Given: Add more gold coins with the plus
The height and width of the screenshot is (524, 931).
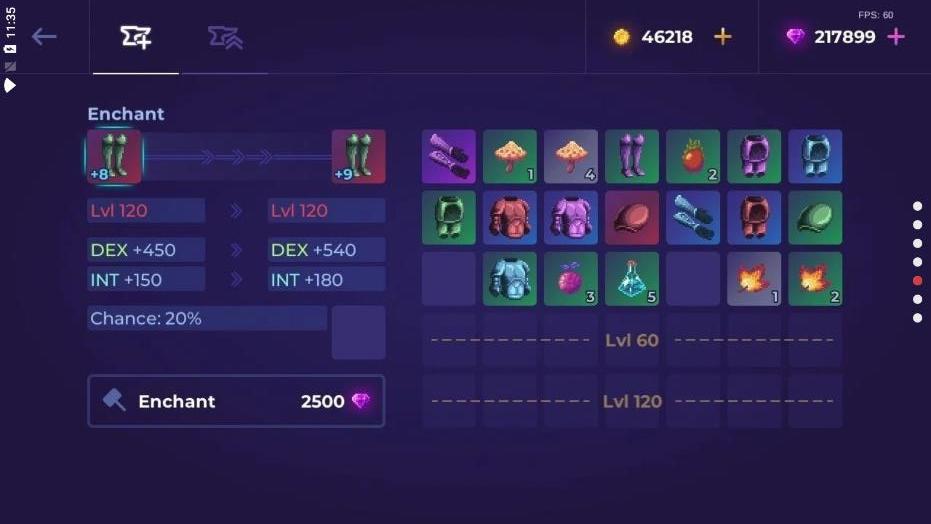Looking at the screenshot, I should 722,37.
